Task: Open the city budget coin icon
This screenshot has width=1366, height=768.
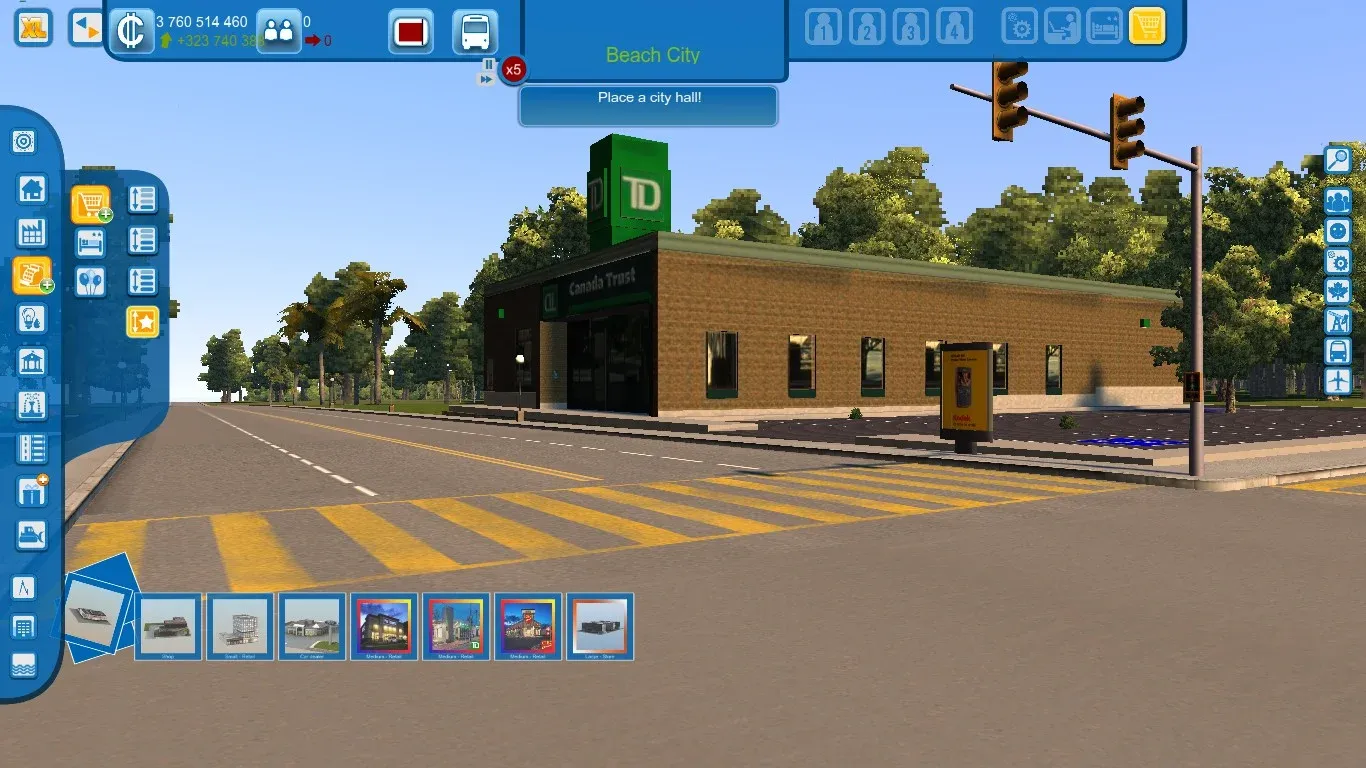Action: tap(130, 31)
